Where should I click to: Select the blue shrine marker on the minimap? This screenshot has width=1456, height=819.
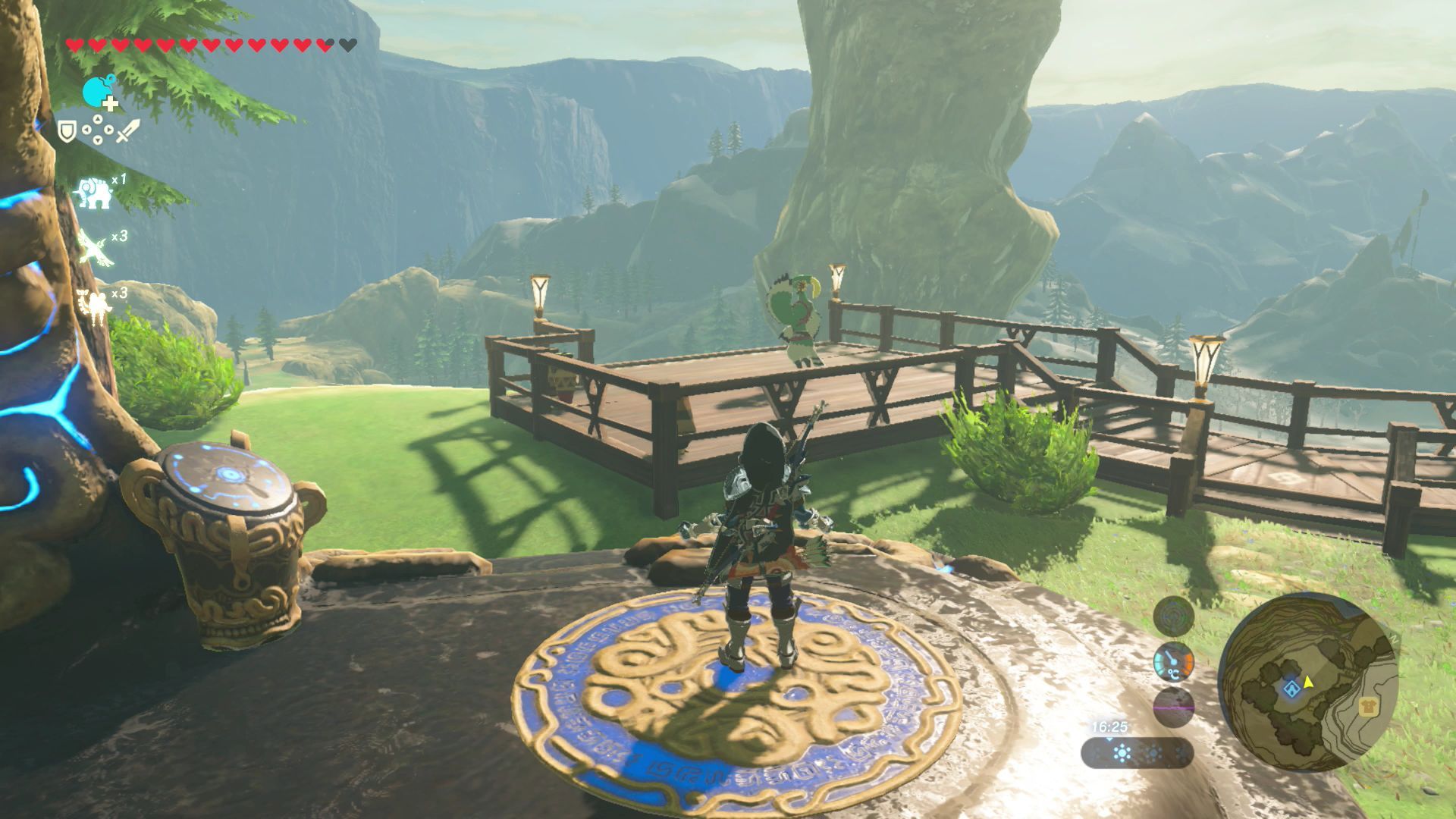1291,689
